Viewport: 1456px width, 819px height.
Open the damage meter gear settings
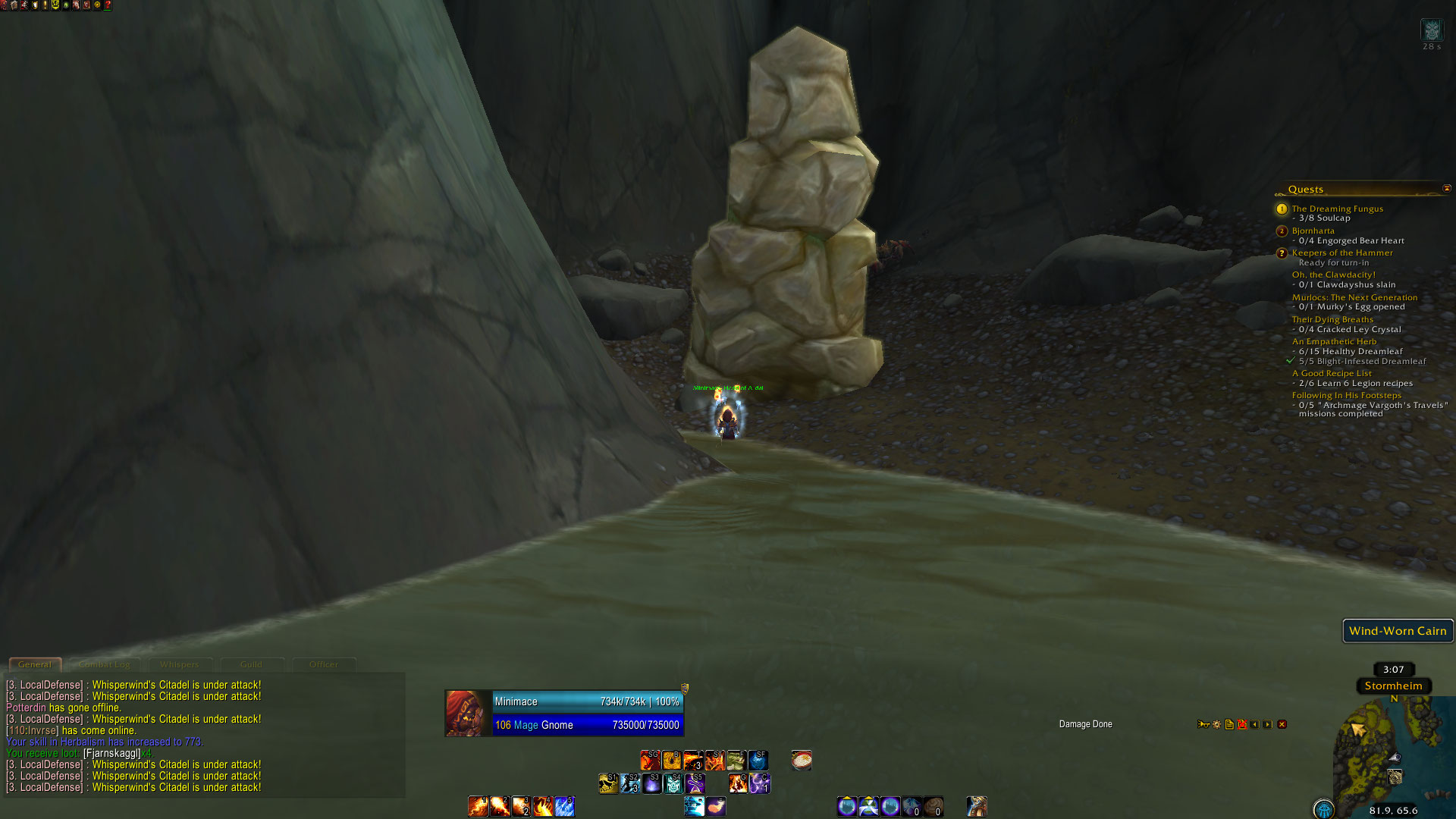1216,724
